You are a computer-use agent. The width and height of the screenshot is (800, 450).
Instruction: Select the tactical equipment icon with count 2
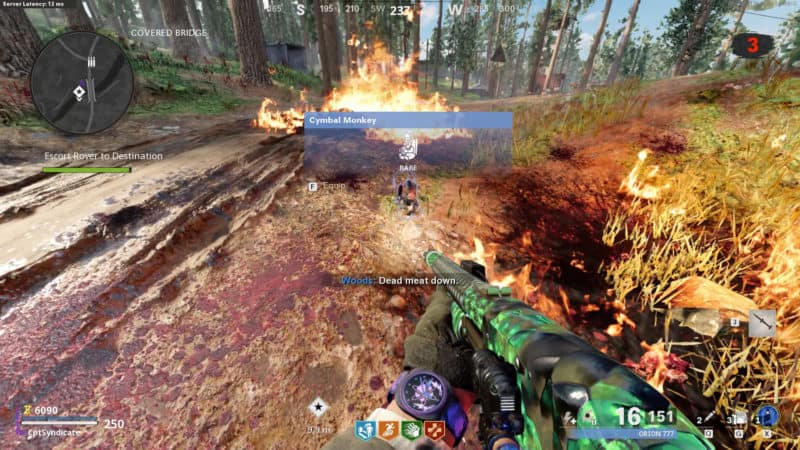(x=709, y=419)
